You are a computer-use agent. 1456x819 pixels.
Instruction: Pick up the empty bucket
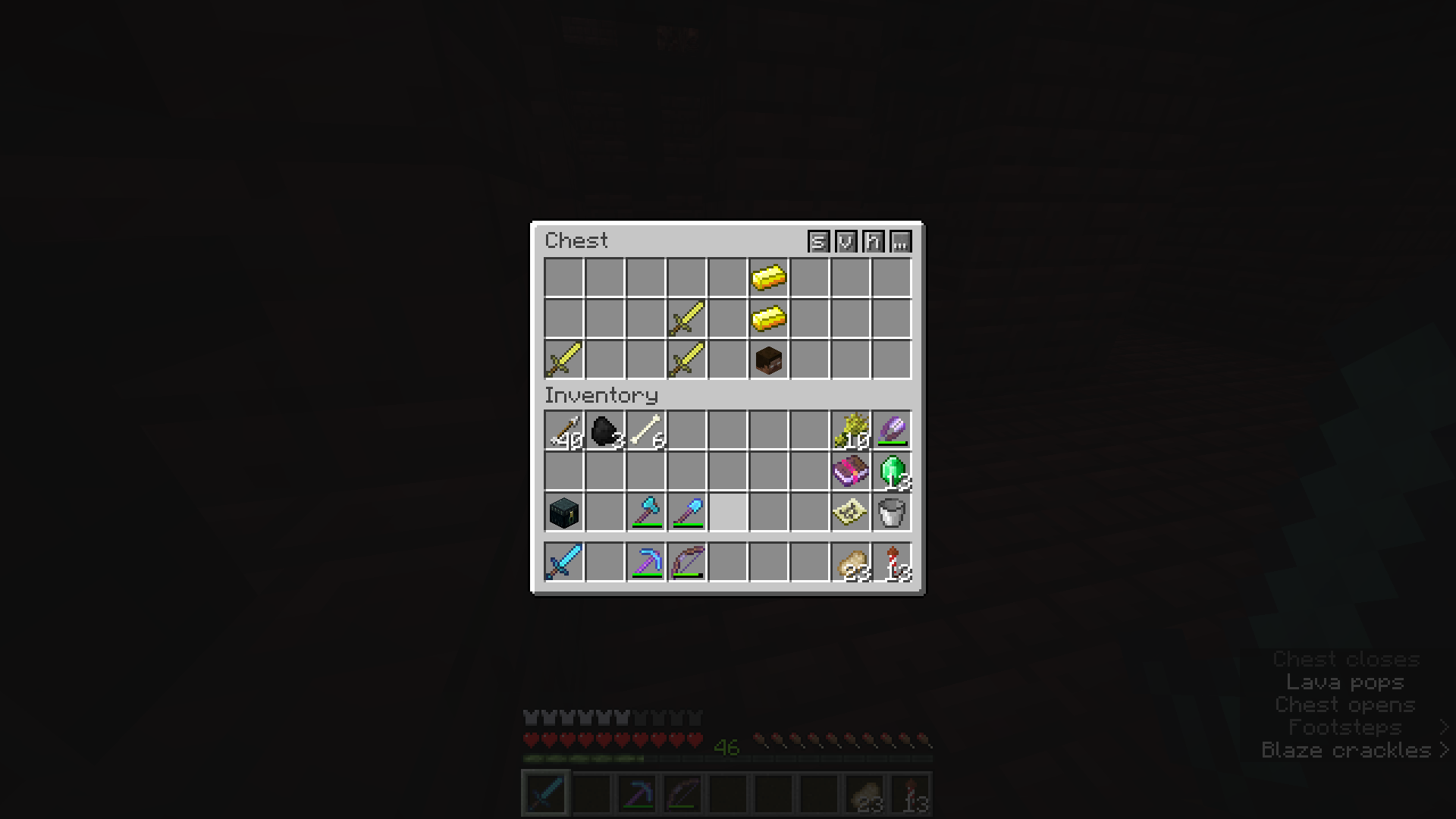(x=891, y=513)
